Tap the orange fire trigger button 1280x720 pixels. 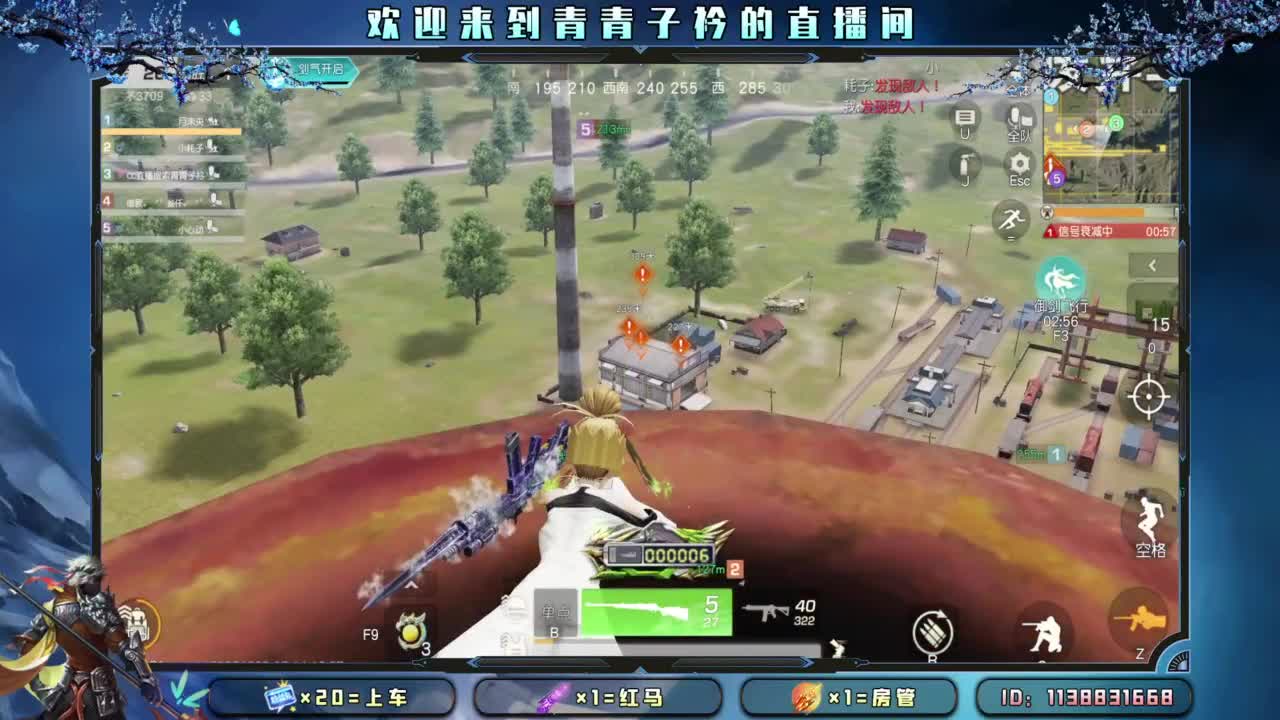[x=1138, y=618]
